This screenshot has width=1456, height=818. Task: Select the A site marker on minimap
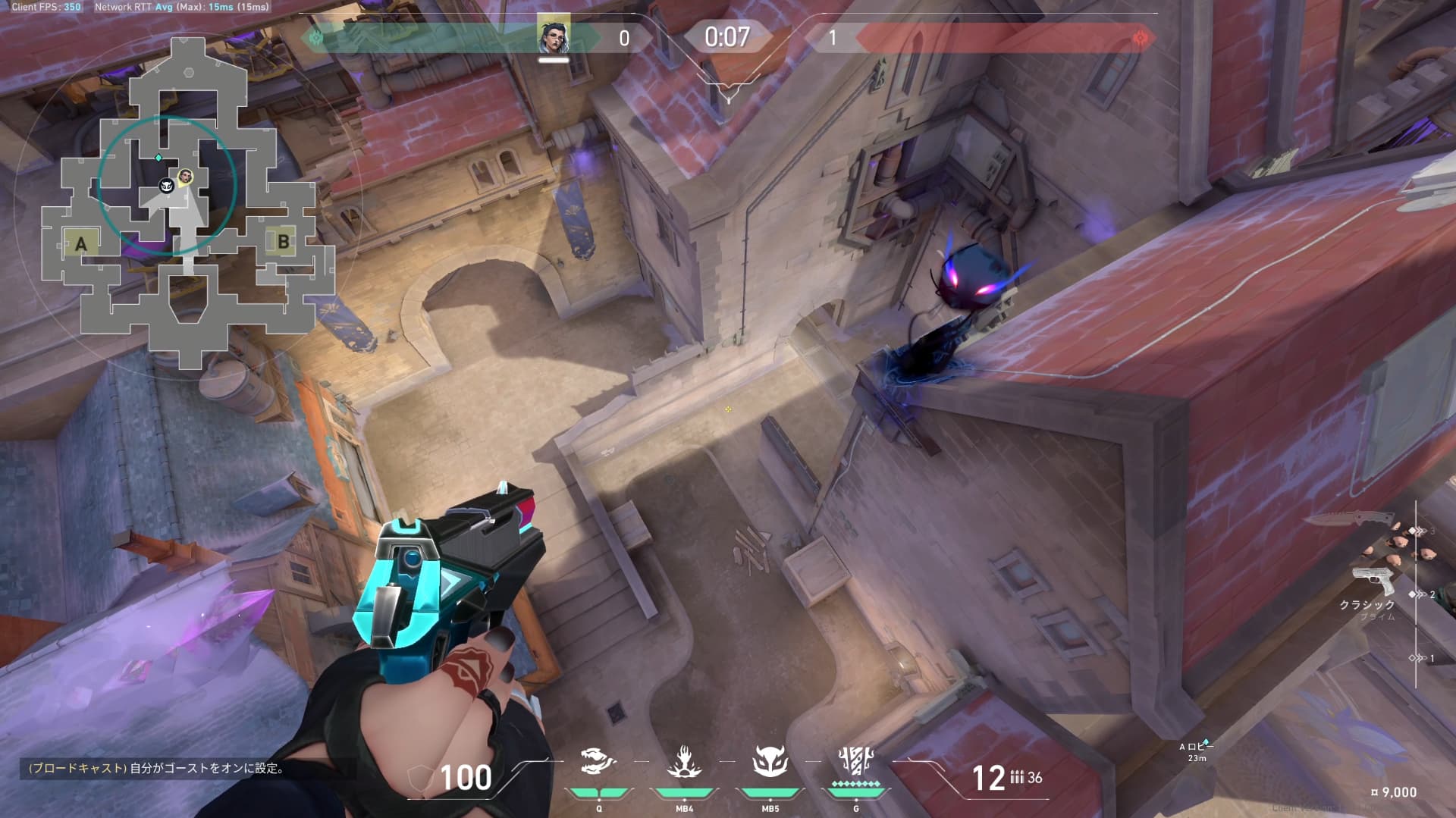pos(81,244)
